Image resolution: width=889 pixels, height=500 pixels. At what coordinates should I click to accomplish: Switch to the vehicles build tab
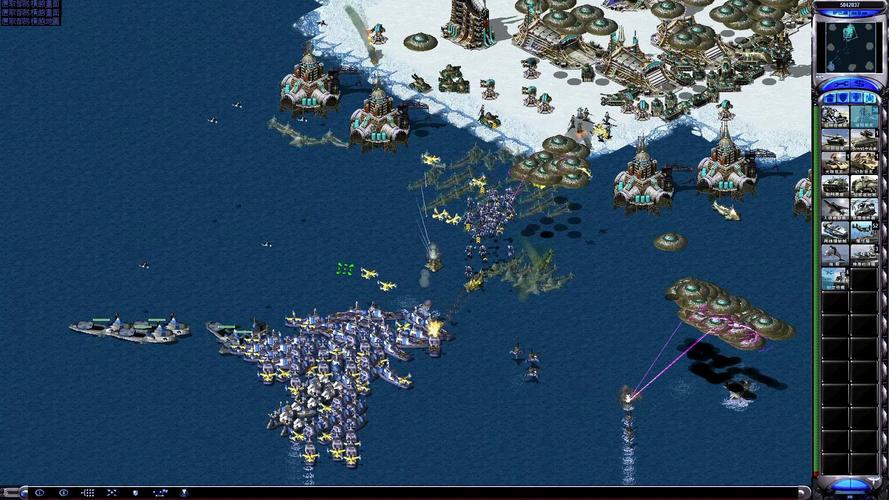coord(871,98)
